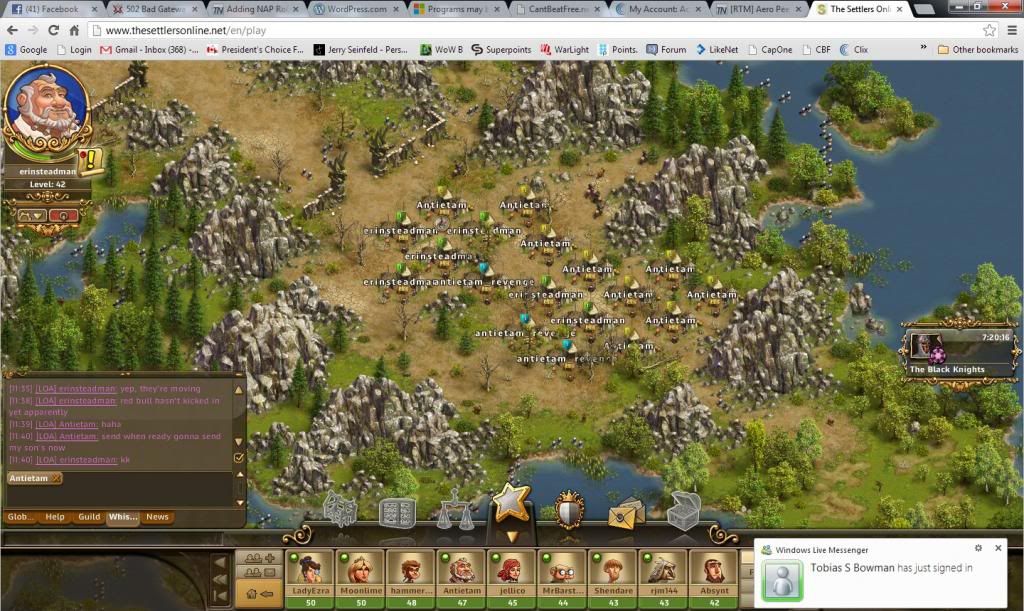1024x611 pixels.
Task: Select the Global chat tab
Action: tap(20, 517)
